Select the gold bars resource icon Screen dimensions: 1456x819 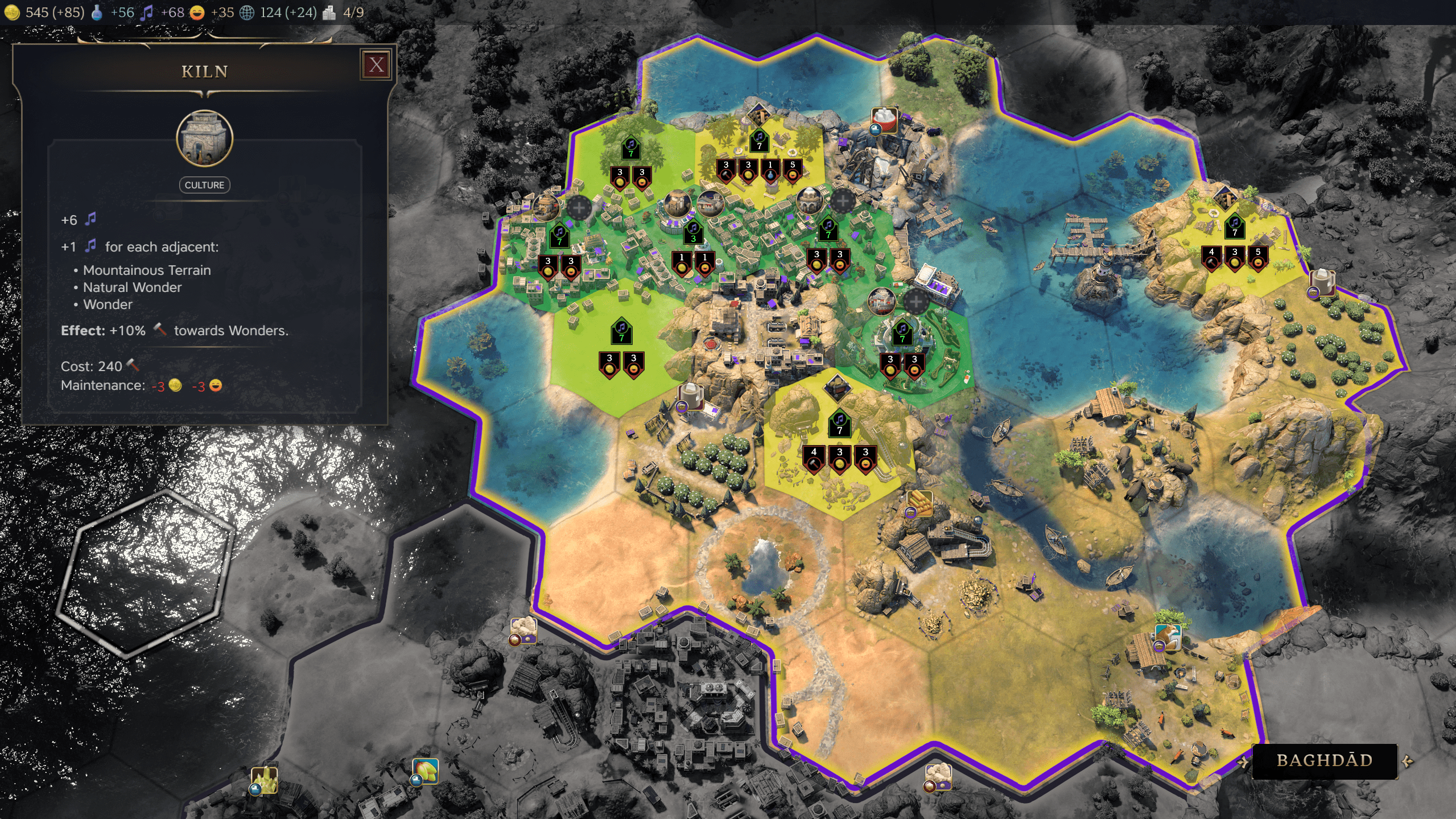(919, 503)
